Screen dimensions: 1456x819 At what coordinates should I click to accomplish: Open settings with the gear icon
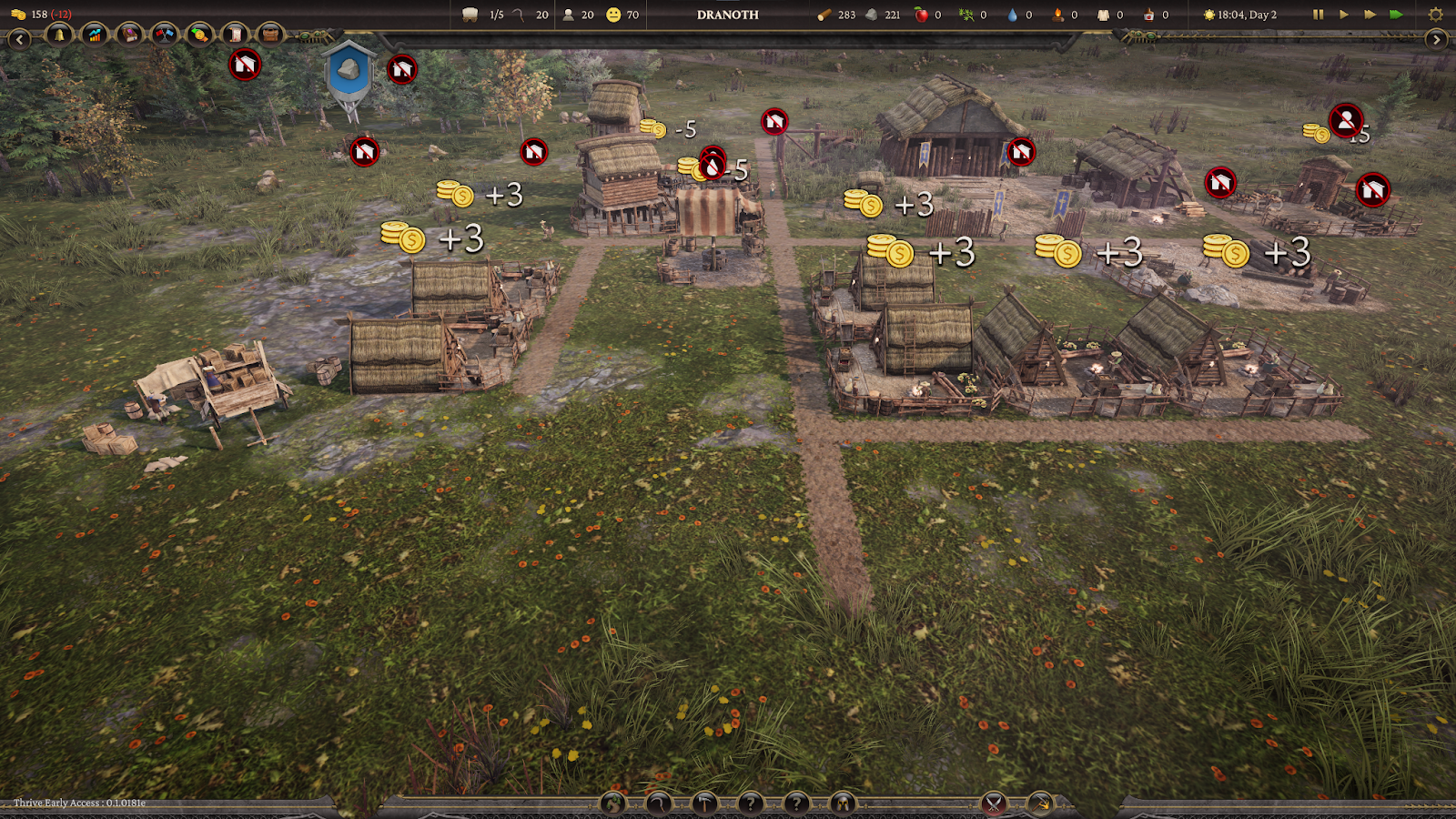coord(1436,15)
